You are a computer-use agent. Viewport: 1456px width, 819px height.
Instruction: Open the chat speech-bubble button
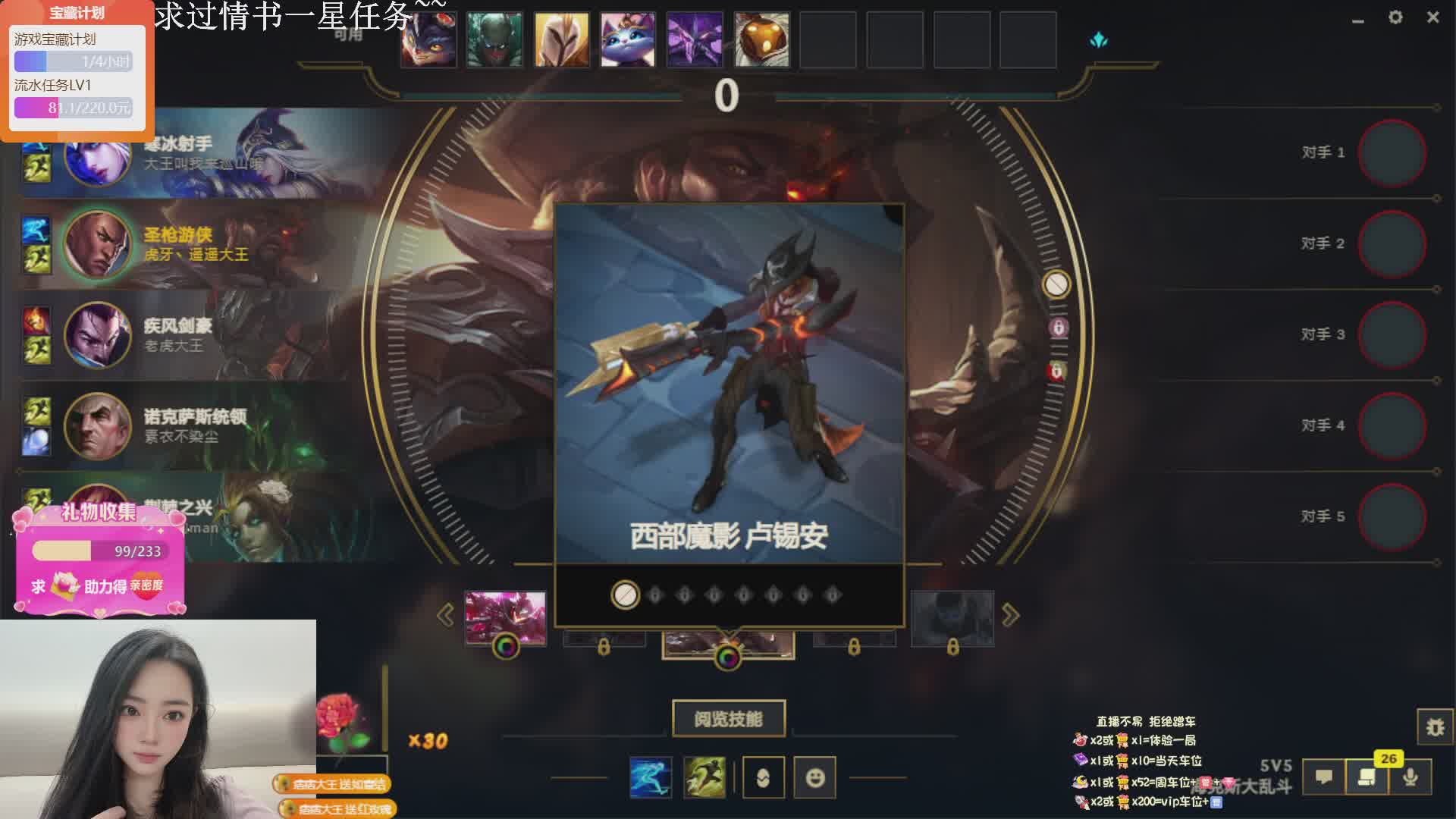1324,777
